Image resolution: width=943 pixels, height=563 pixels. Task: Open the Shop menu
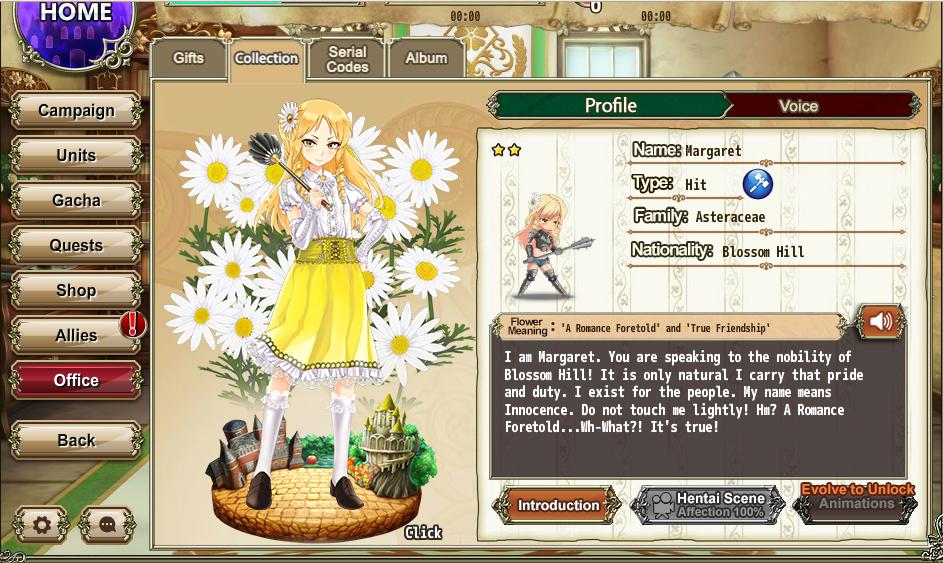coord(76,291)
